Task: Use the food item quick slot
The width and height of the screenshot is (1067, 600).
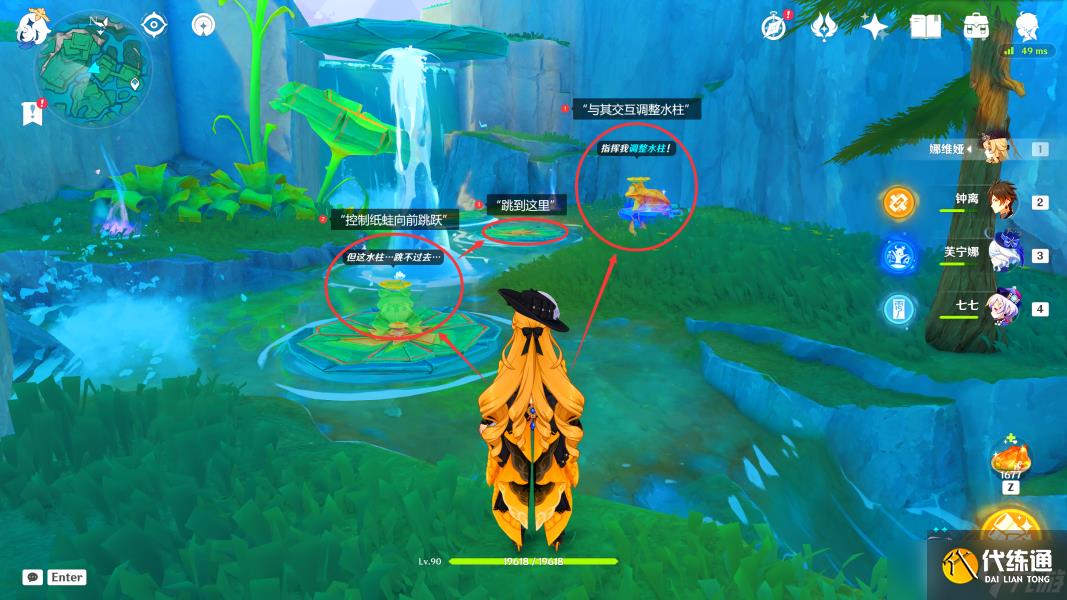Action: tap(1011, 461)
